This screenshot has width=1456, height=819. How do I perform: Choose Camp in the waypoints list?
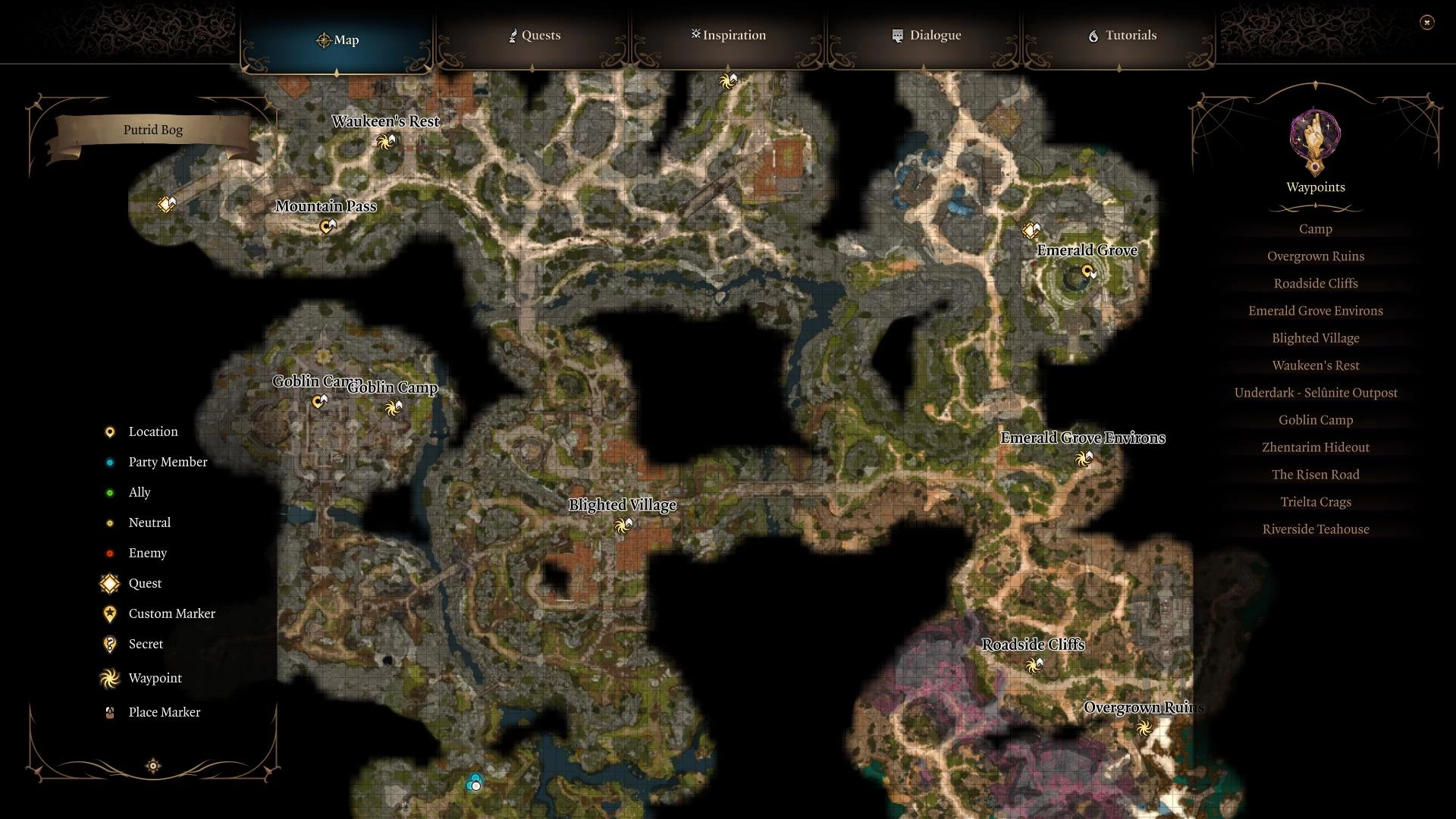point(1315,229)
